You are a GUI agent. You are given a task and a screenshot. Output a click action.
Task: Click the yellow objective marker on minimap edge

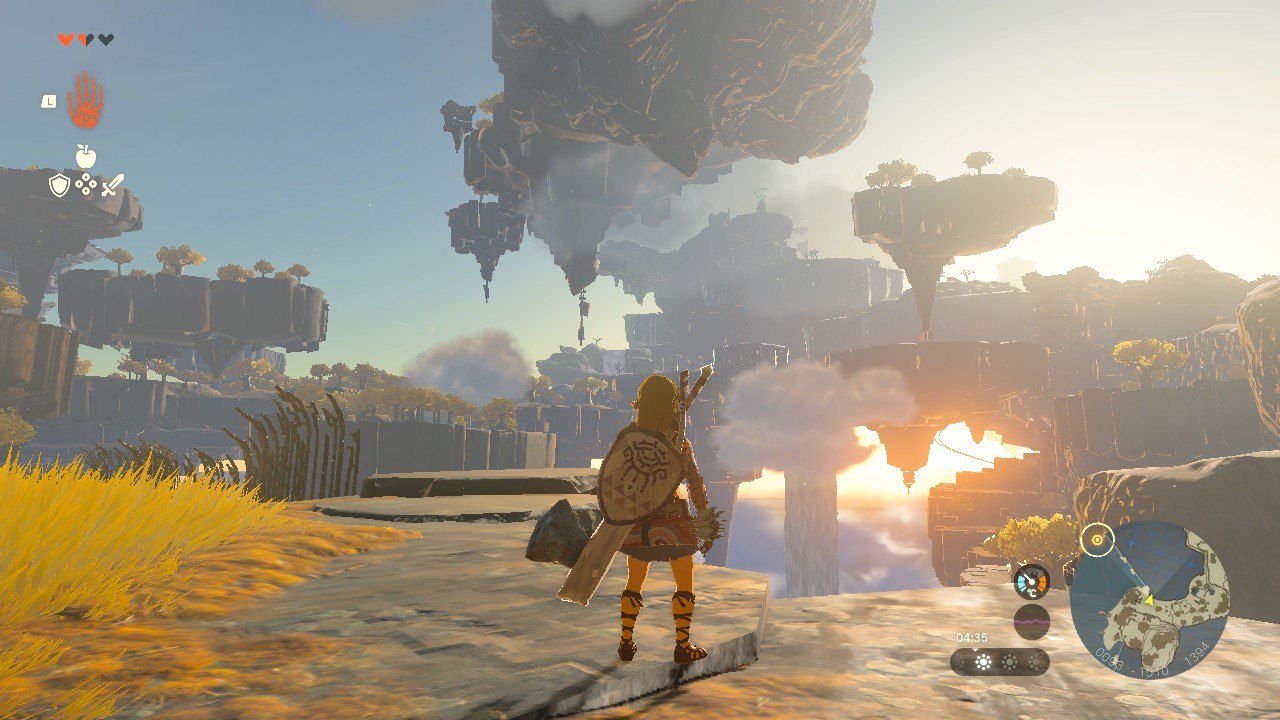tap(1097, 540)
